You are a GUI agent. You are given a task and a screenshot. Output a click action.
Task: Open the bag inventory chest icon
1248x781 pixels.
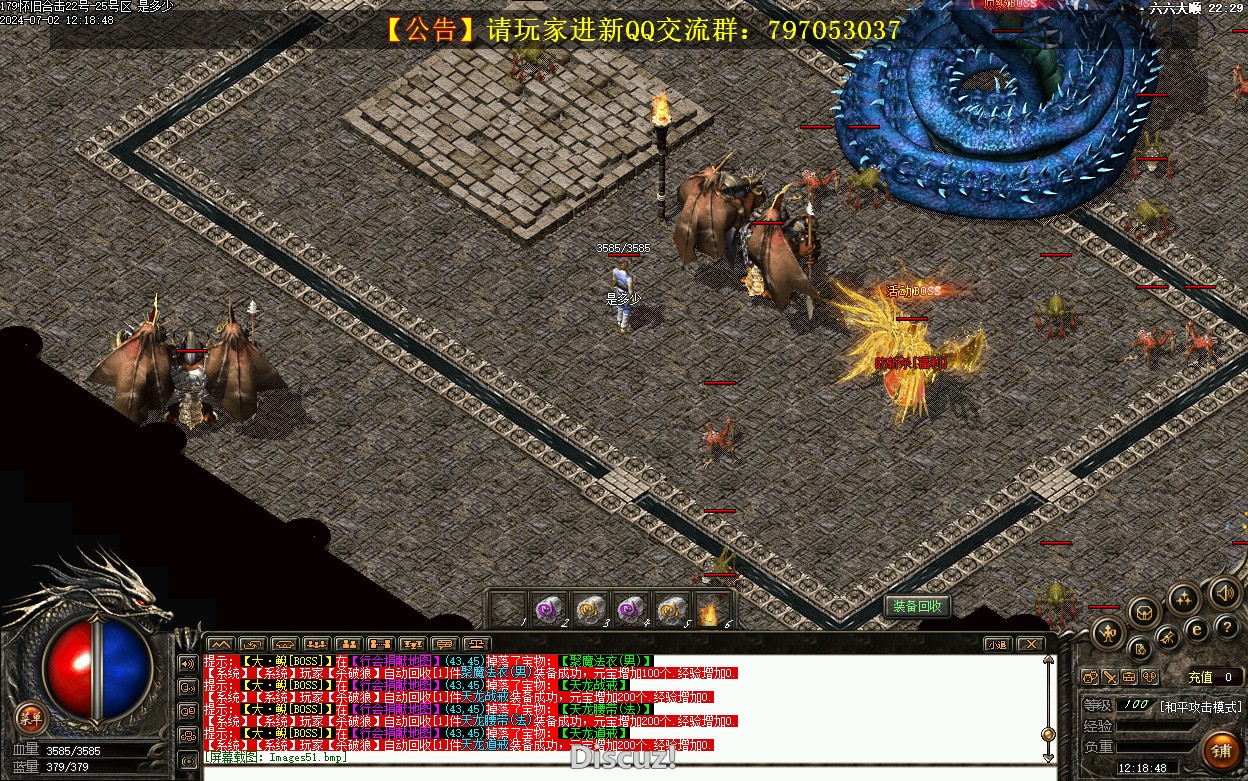[1146, 612]
